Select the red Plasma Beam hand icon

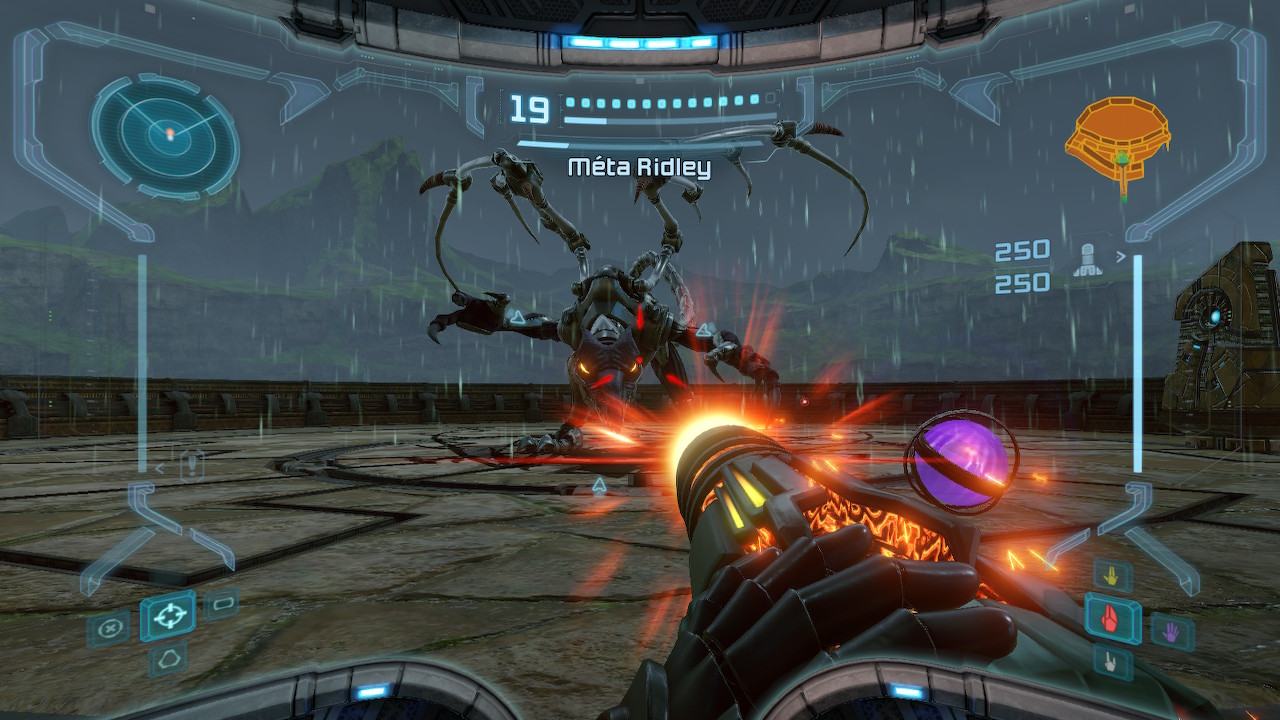click(x=1112, y=619)
